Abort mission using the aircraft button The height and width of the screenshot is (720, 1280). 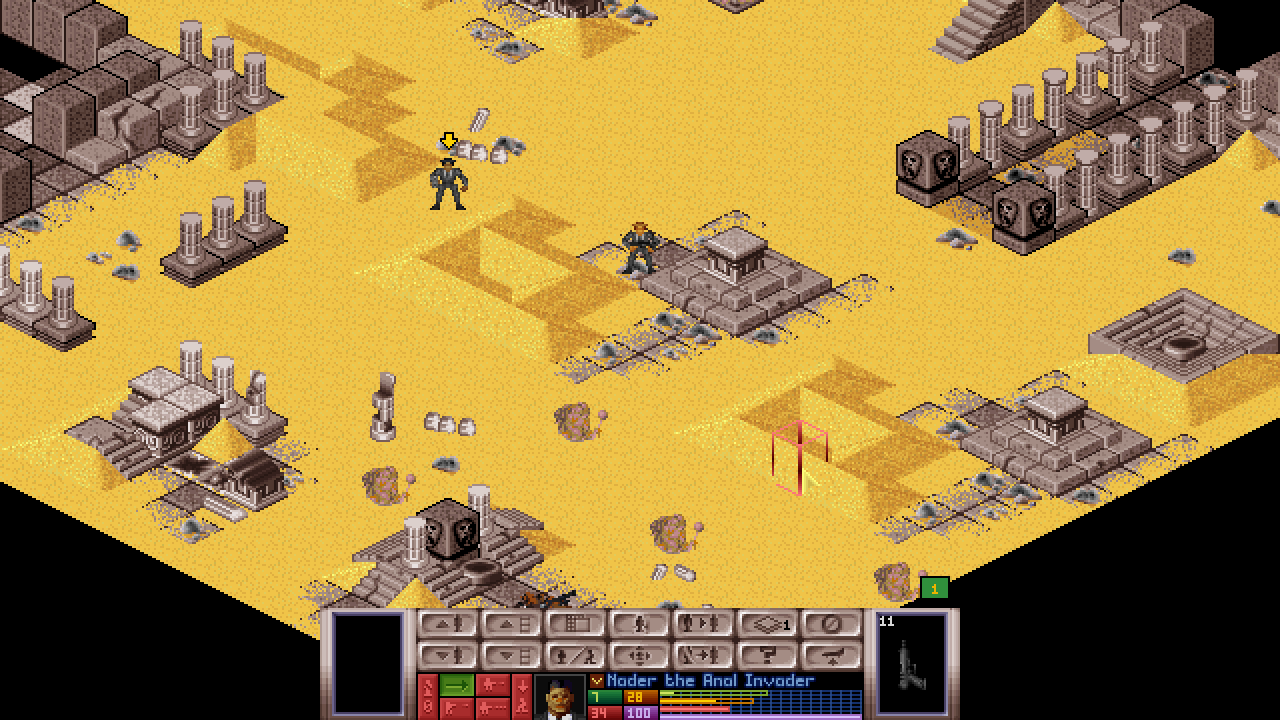click(x=831, y=656)
